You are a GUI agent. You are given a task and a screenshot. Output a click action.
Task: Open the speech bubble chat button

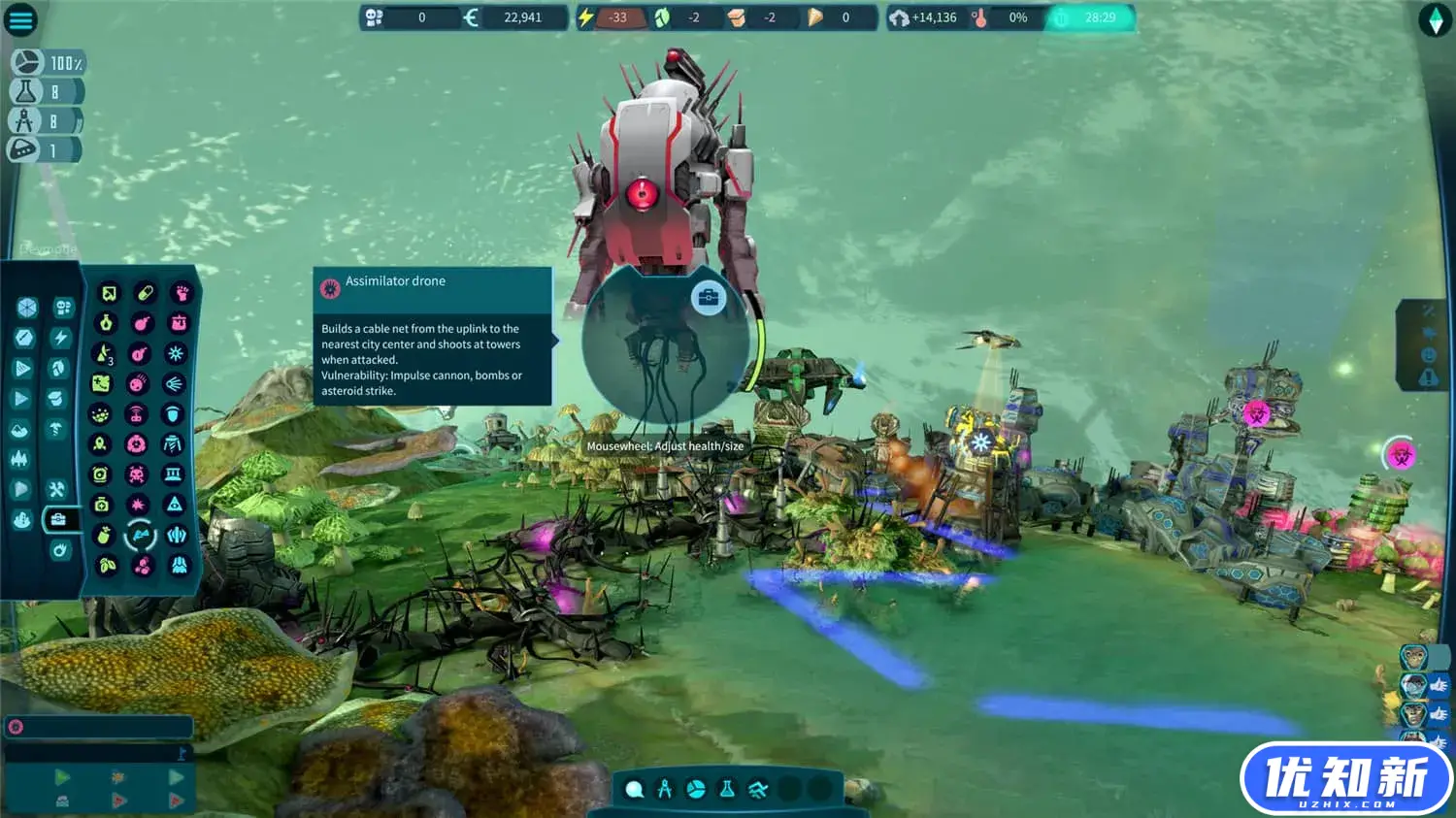[634, 789]
